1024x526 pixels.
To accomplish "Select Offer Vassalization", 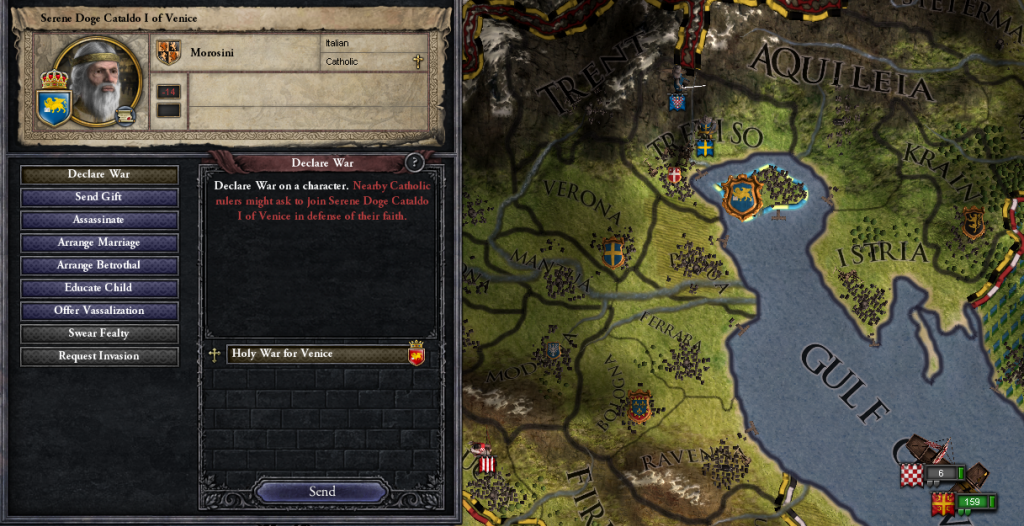I will 99,311.
